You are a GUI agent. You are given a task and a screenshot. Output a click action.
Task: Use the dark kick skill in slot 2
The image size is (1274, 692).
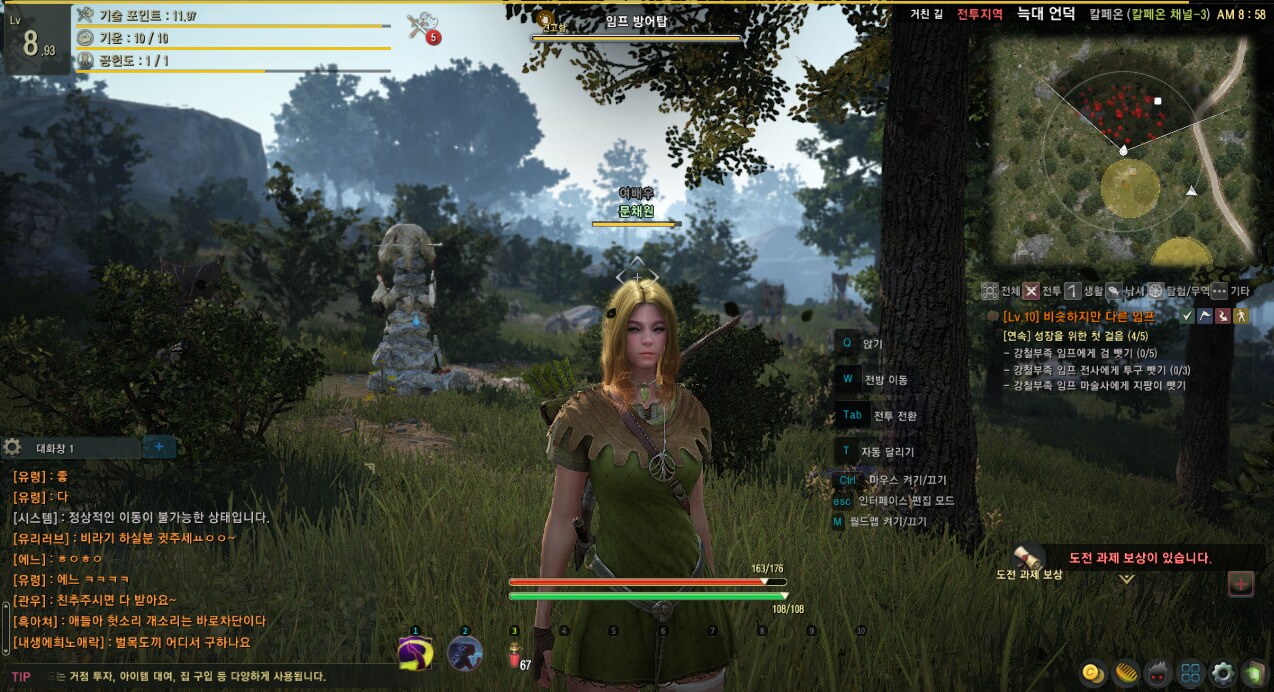[x=464, y=652]
